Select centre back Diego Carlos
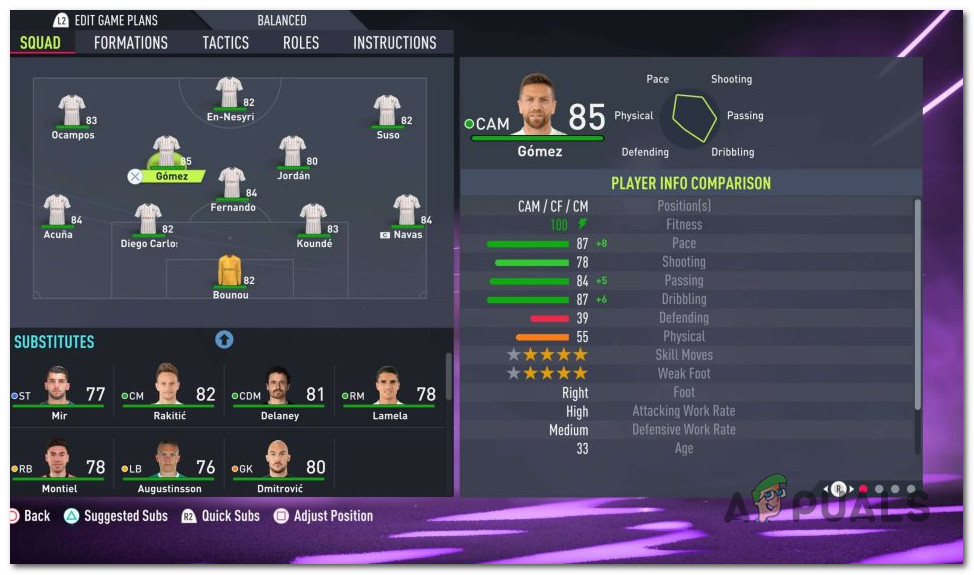 pos(148,222)
